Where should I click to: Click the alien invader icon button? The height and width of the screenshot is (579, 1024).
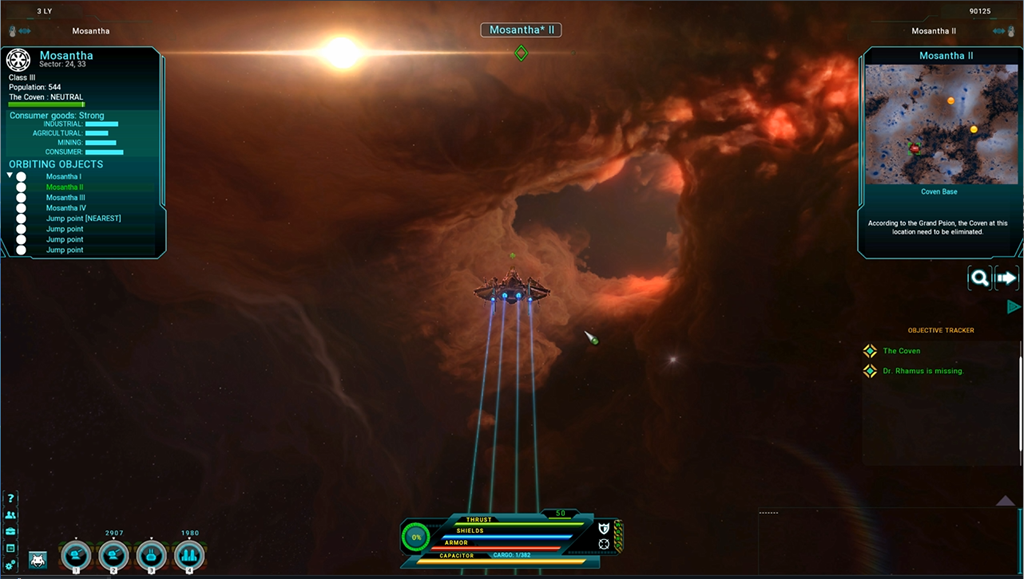click(x=38, y=558)
